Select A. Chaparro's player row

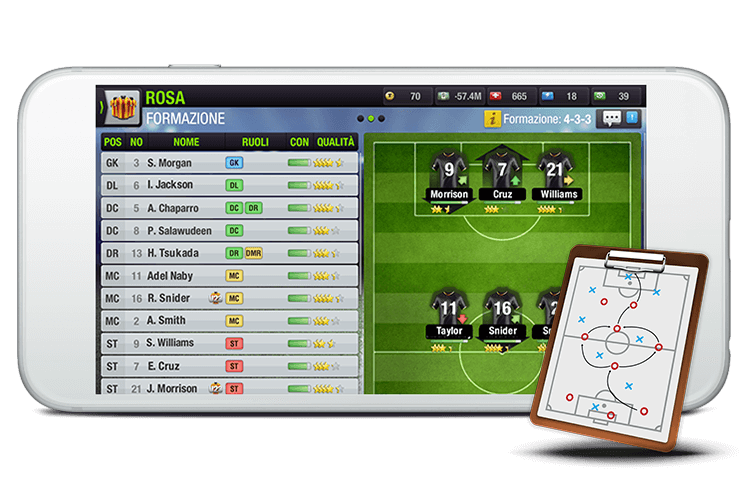pos(230,208)
